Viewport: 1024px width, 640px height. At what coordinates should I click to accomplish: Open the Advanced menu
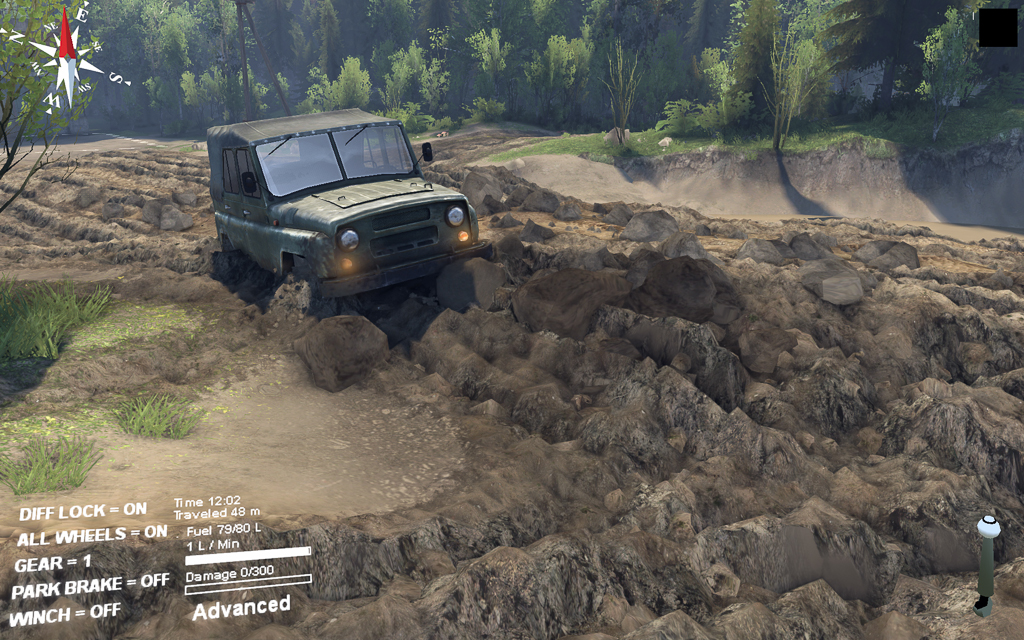[x=241, y=607]
